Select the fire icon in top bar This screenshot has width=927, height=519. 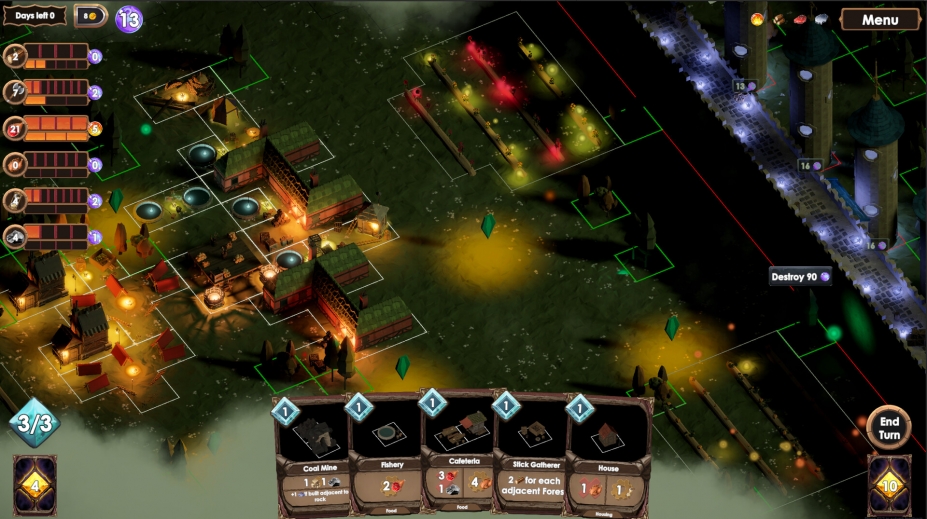757,19
